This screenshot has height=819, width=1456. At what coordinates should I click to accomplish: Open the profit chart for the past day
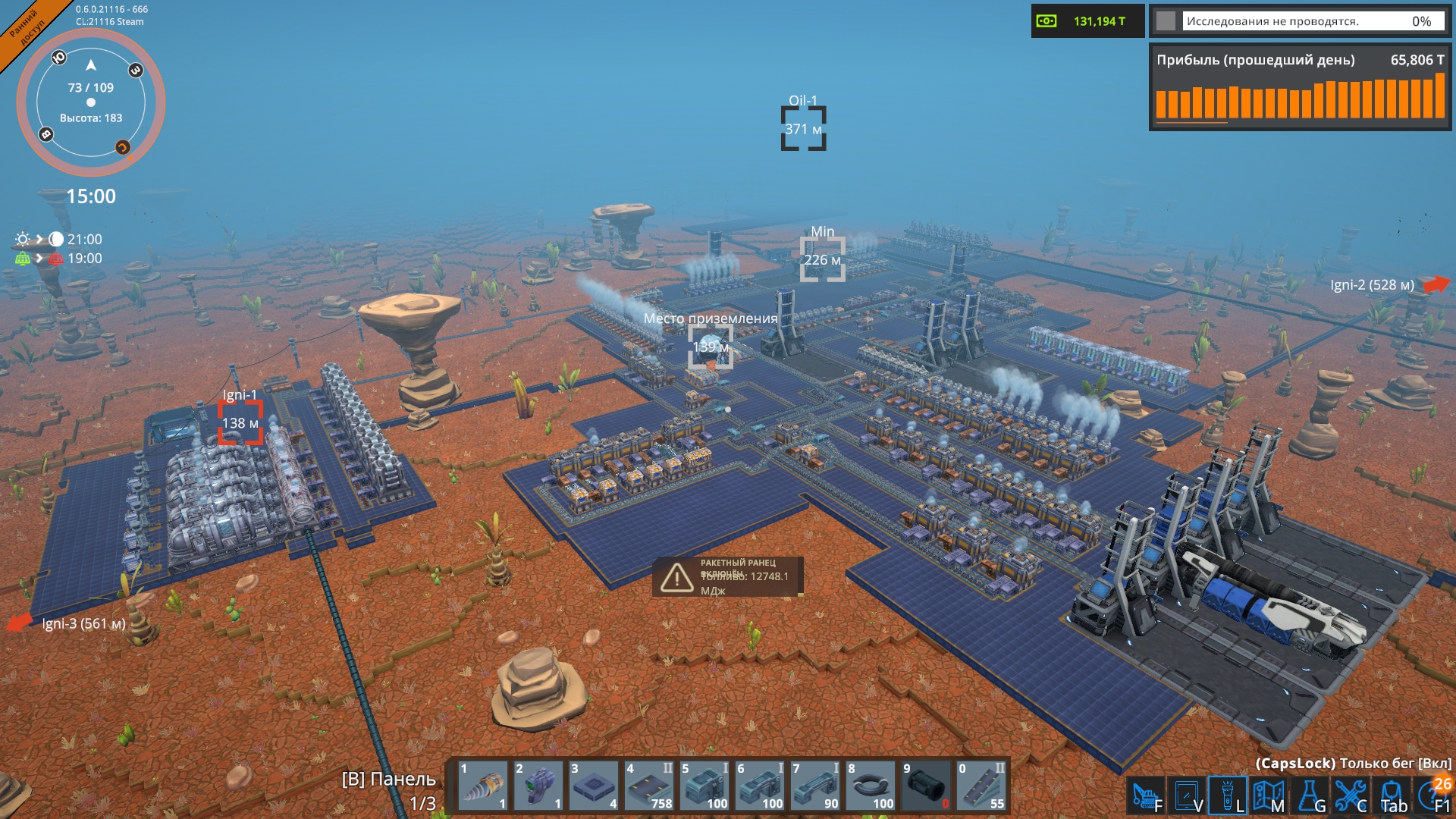click(1300, 88)
